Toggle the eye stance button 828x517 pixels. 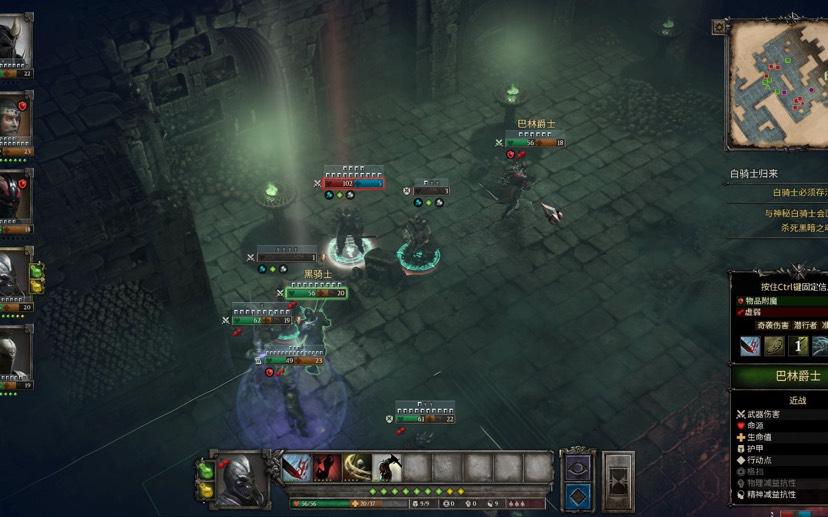578,467
